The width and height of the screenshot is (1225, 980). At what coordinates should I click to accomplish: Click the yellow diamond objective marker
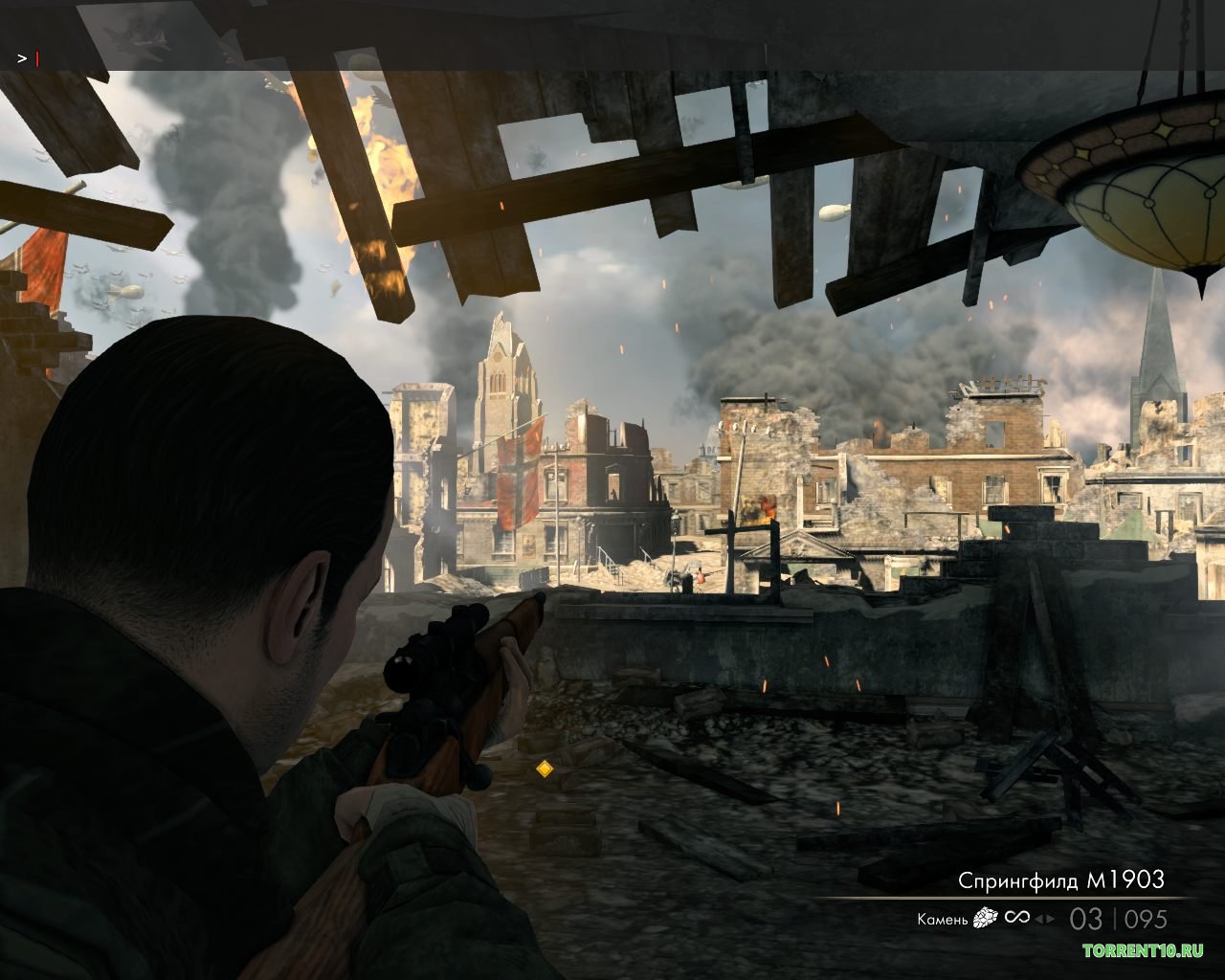(545, 768)
